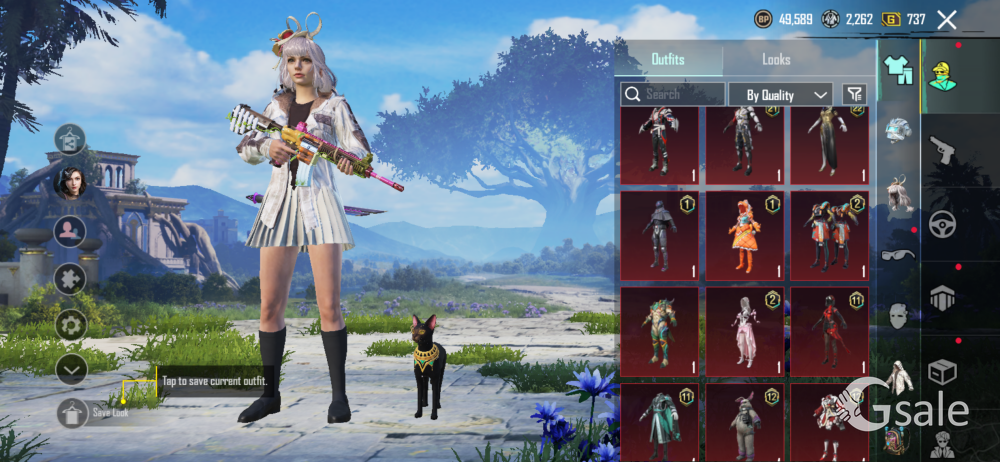This screenshot has height=462, width=1000.
Task: Open the filter options funnel icon
Action: pos(854,94)
